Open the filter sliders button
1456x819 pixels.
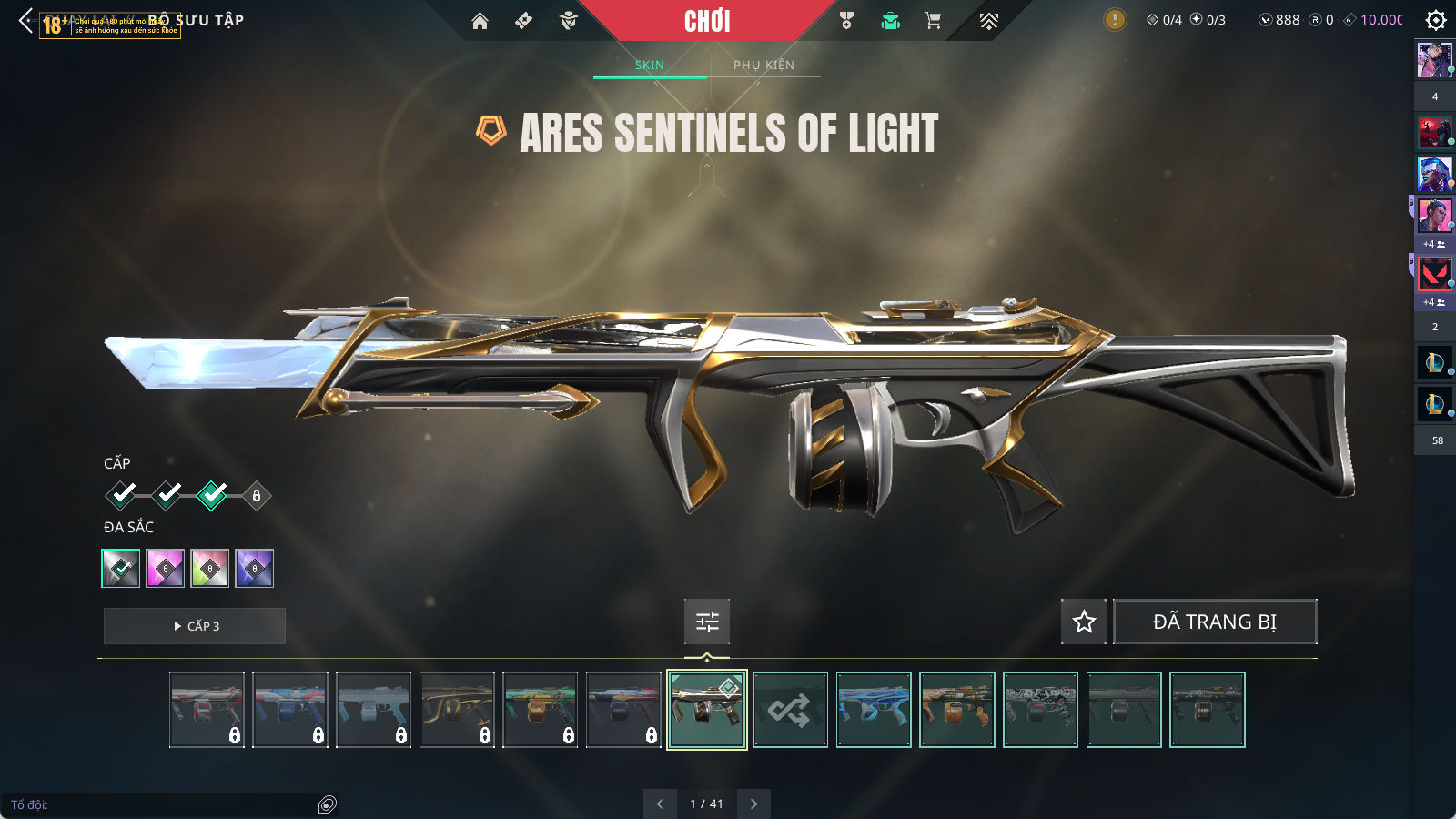click(x=707, y=622)
